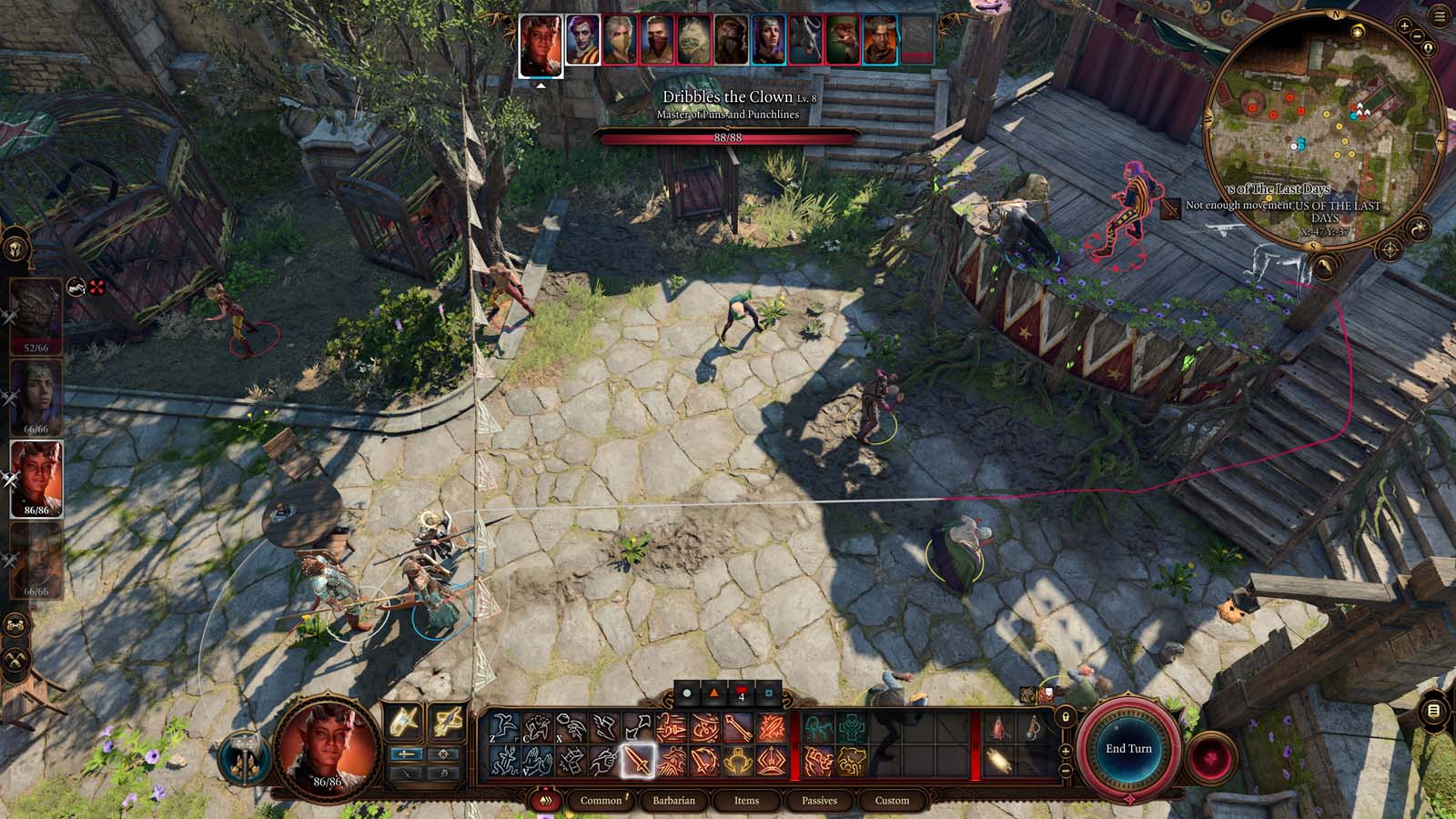Click the player-centering icon beside the minimap
The width and height of the screenshot is (1456, 819).
tap(1429, 47)
